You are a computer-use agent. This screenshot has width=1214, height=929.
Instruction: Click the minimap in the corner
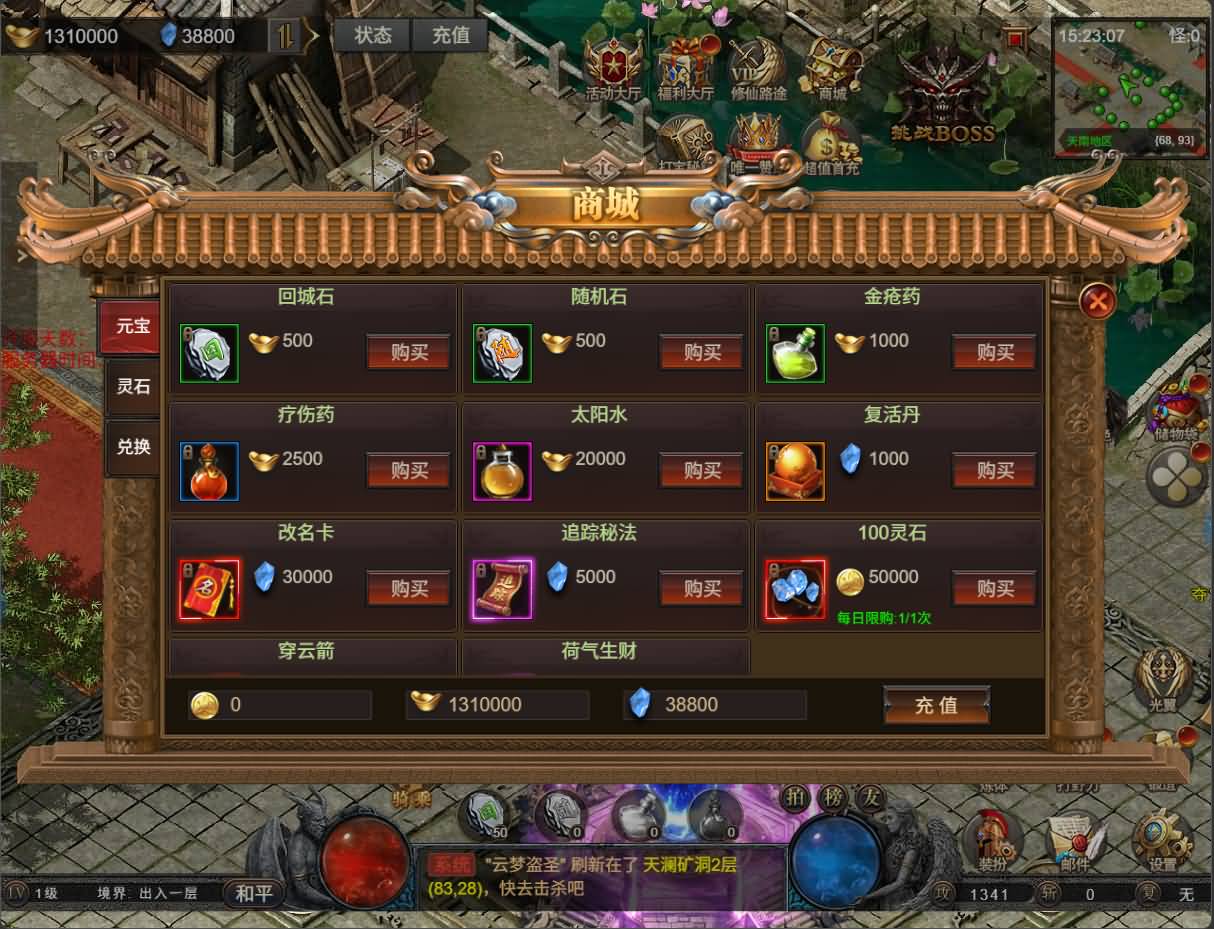[1131, 88]
